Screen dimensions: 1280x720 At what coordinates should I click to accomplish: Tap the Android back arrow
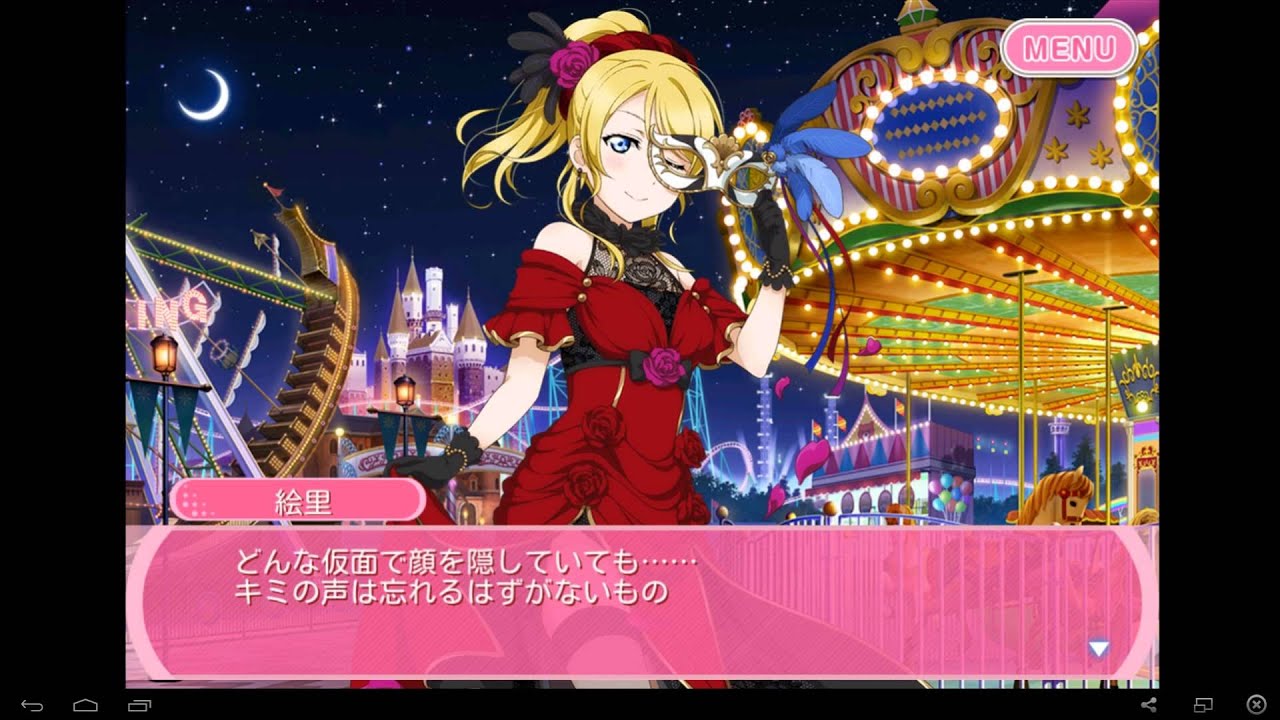32,705
